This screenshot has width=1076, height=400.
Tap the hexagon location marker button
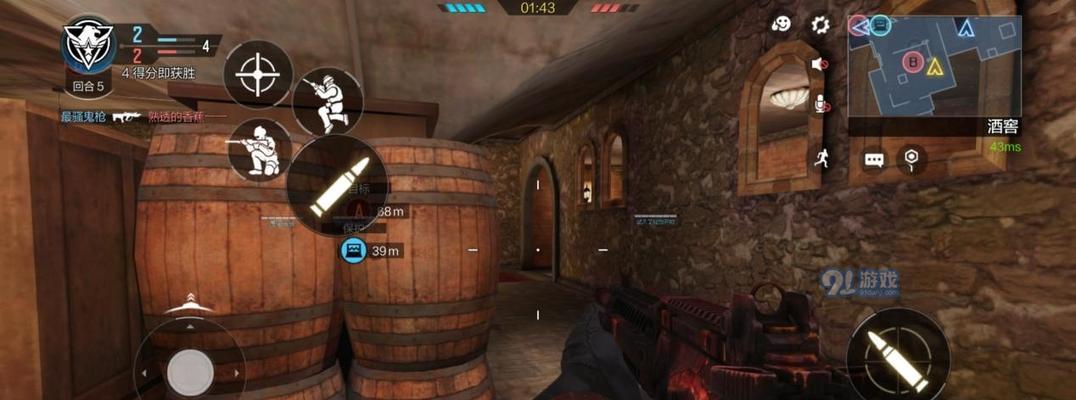910,158
